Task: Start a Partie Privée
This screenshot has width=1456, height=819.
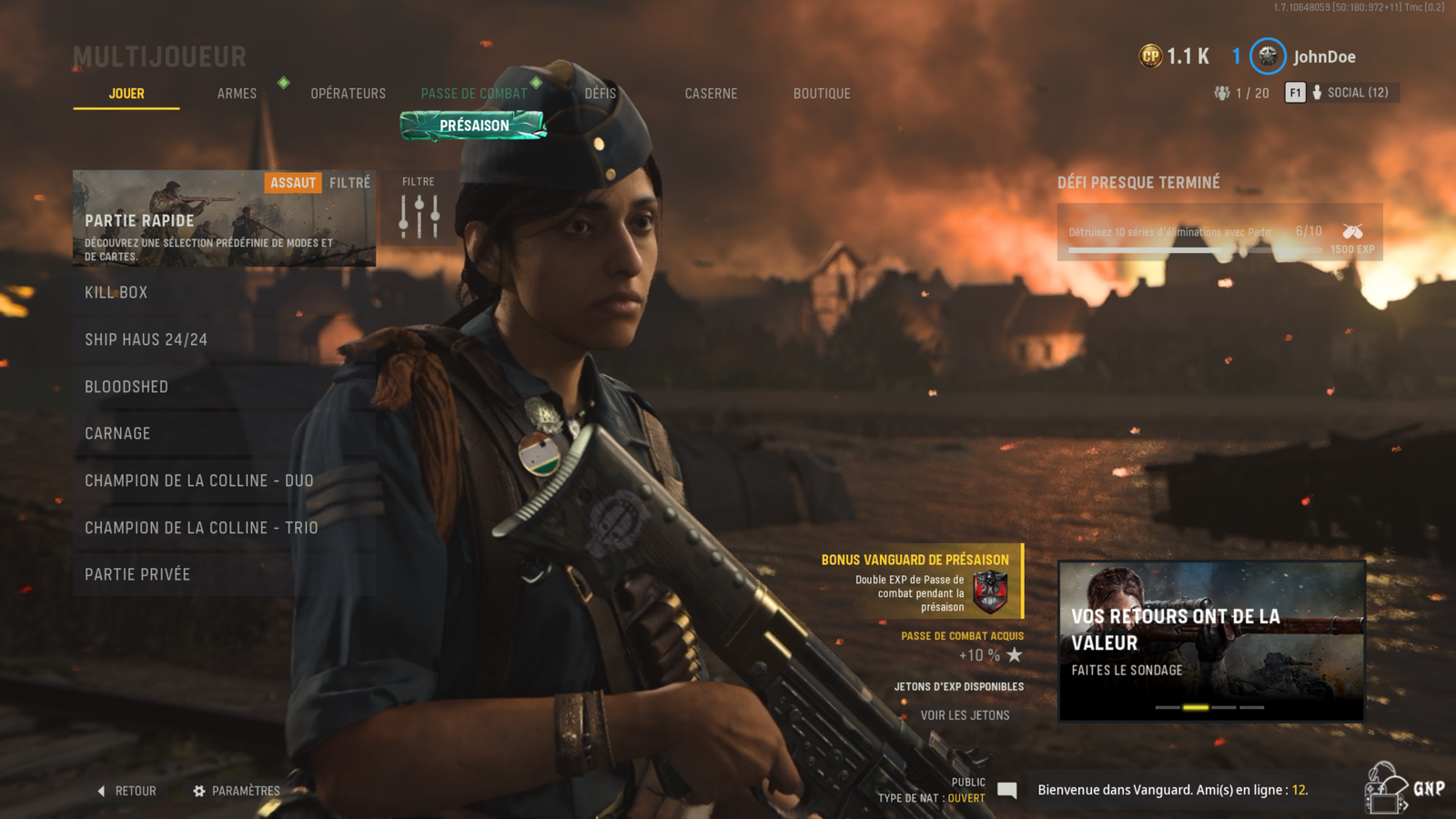Action: [224, 574]
